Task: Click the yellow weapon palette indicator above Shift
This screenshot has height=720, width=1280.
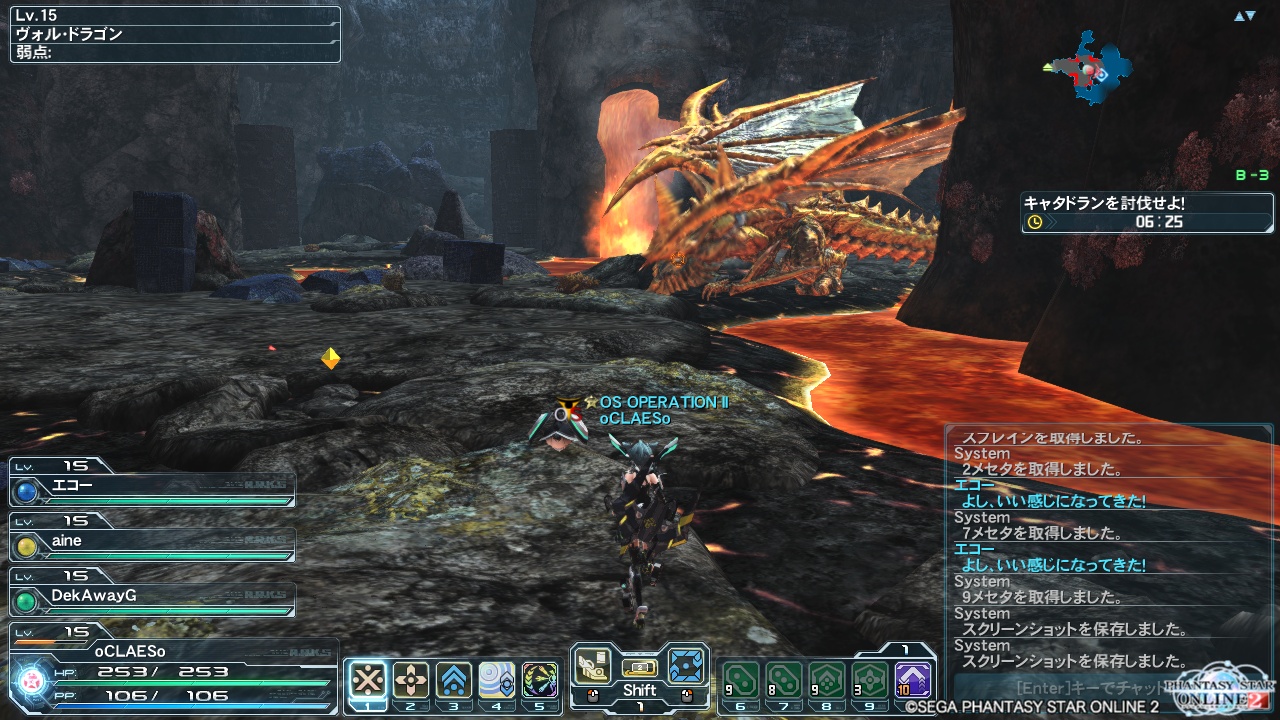Action: click(639, 667)
